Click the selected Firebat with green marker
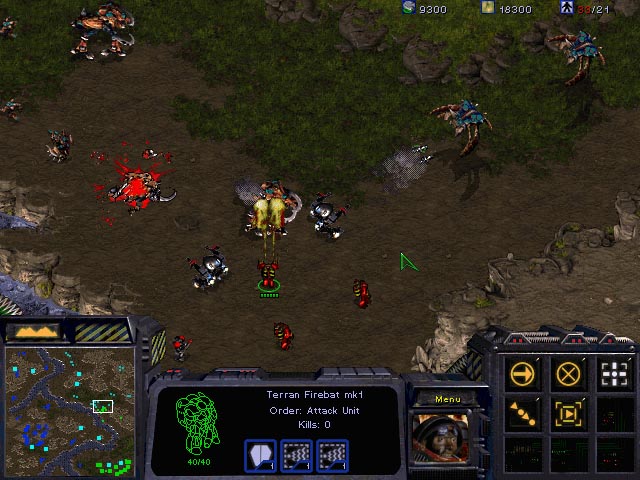Image resolution: width=640 pixels, height=480 pixels. pos(268,273)
